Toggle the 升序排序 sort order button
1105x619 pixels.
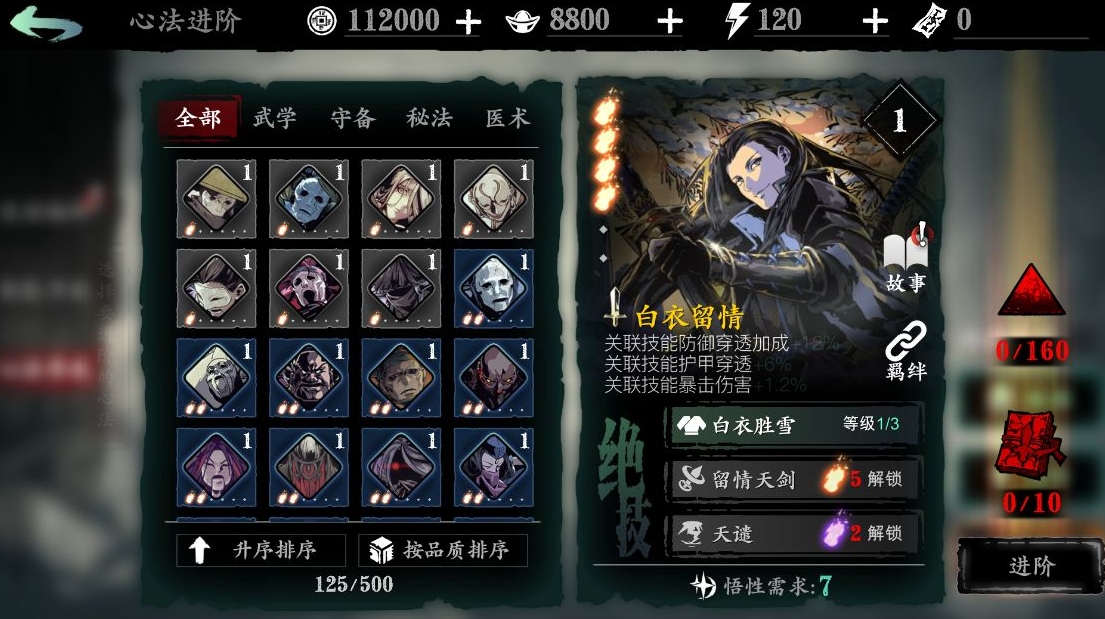261,550
